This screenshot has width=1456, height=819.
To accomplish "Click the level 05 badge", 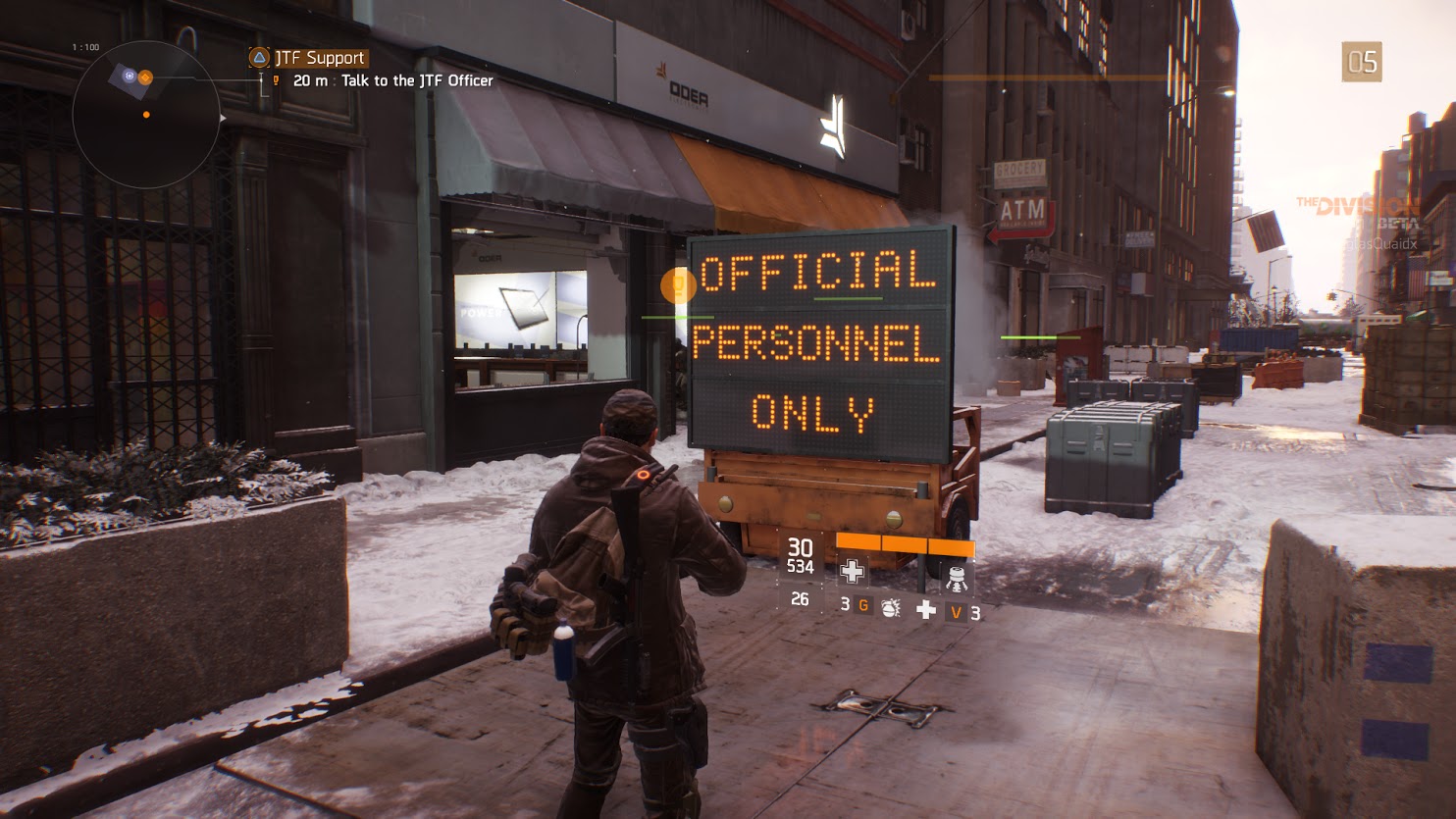I will 1362,63.
